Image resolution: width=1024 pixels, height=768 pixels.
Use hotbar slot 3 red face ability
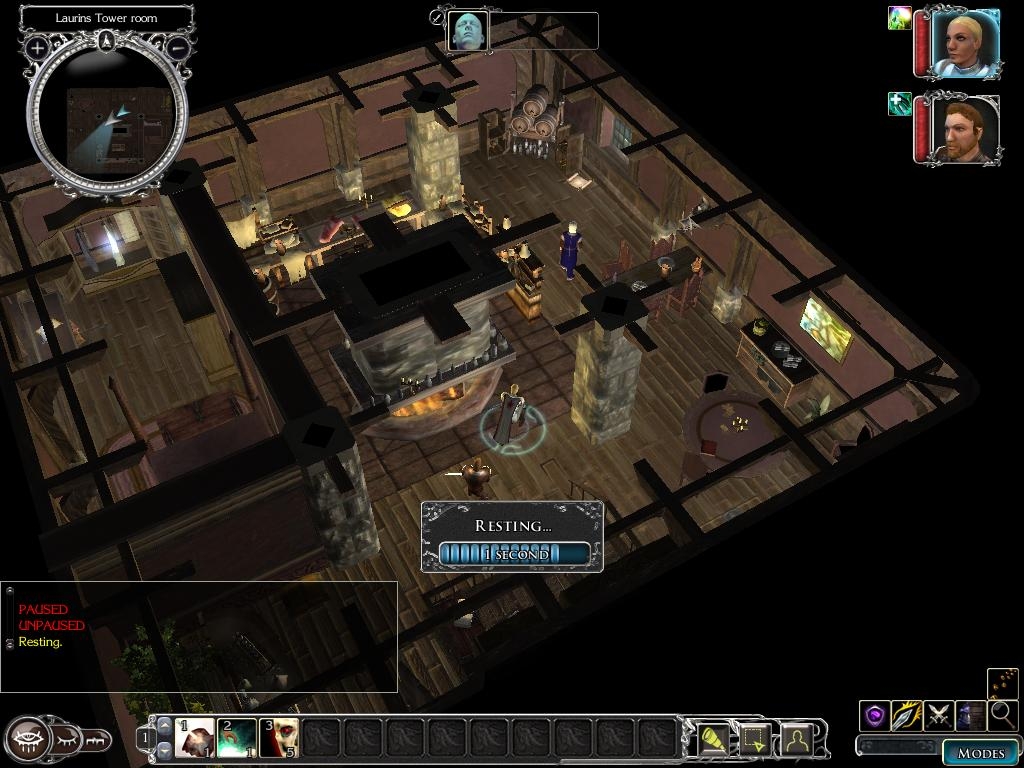coord(279,739)
